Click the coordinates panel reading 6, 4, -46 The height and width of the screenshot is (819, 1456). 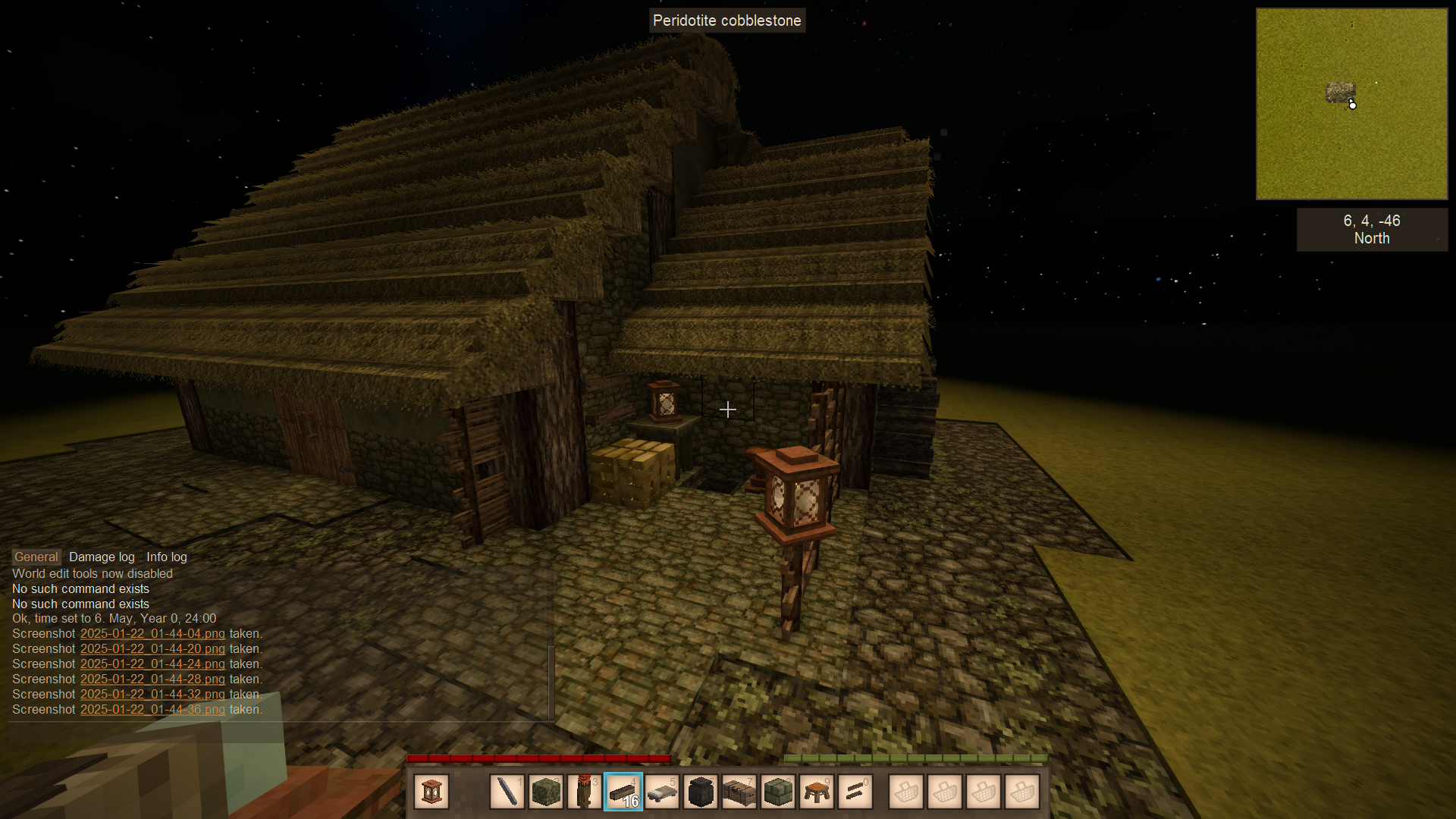[1372, 229]
